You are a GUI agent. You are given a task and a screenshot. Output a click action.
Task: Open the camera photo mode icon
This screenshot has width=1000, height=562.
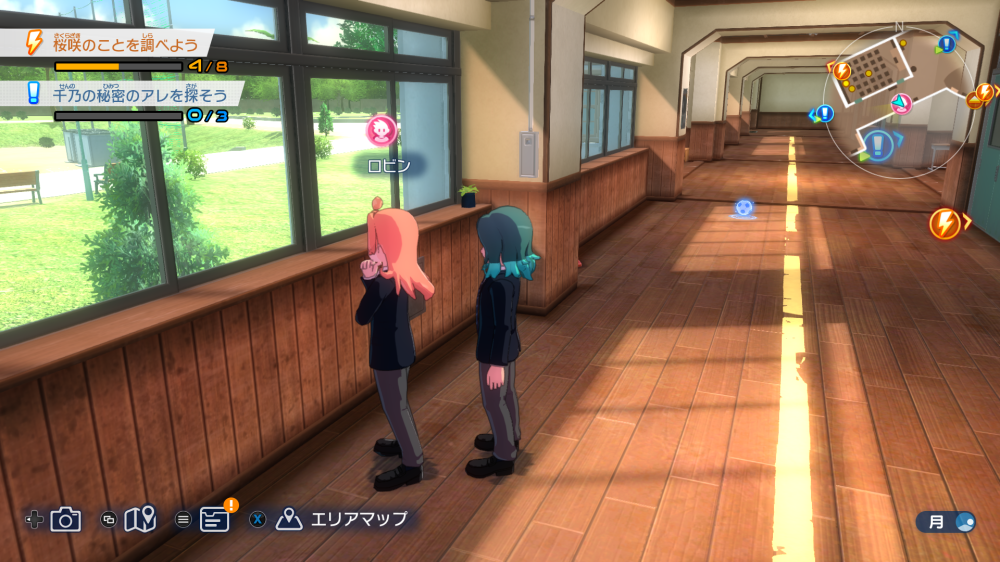point(66,519)
